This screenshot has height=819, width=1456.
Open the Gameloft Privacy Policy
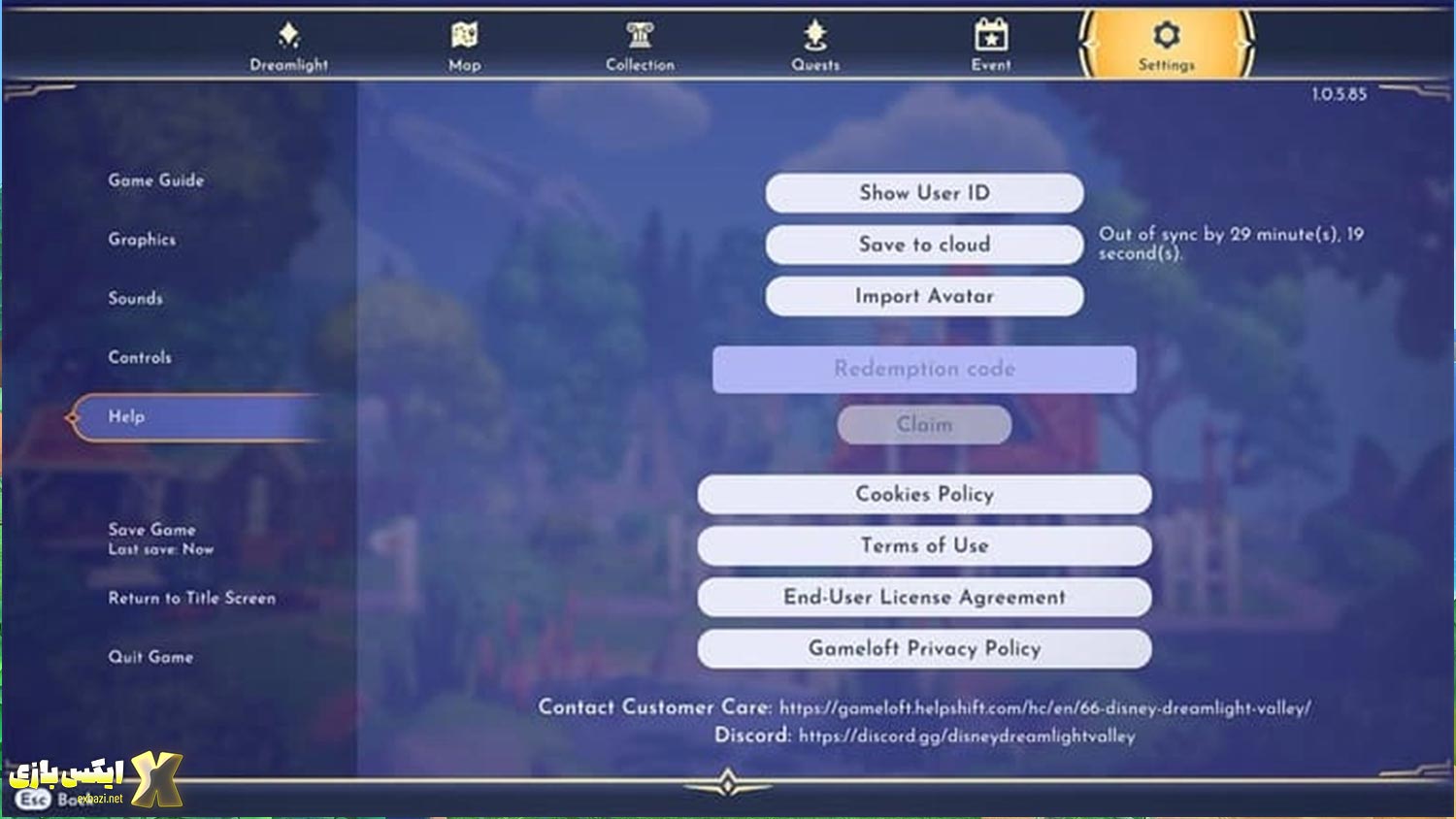coord(924,648)
